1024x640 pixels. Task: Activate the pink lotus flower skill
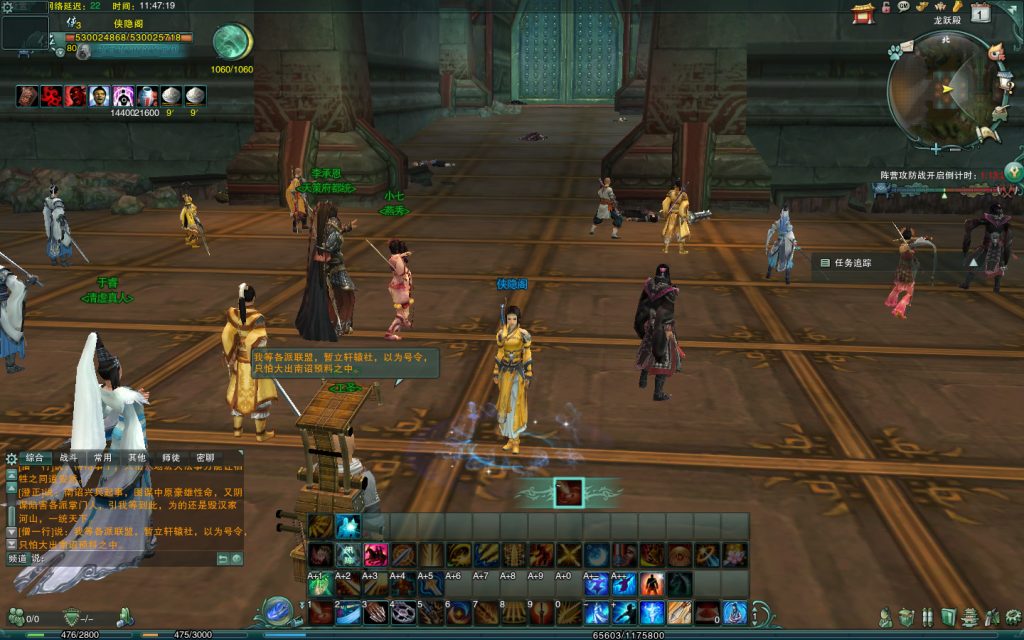pyautogui.click(x=735, y=554)
